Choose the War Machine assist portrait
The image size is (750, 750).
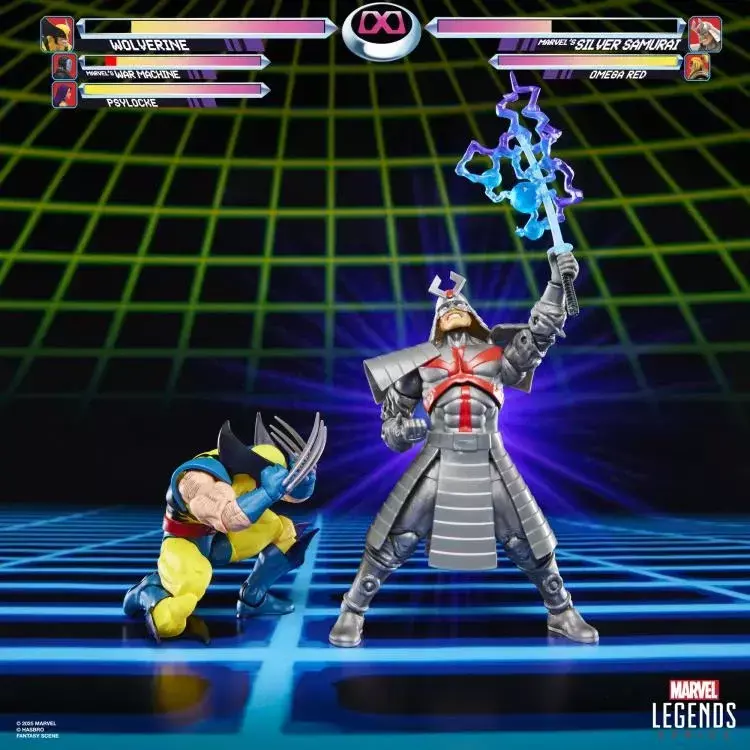(x=64, y=67)
